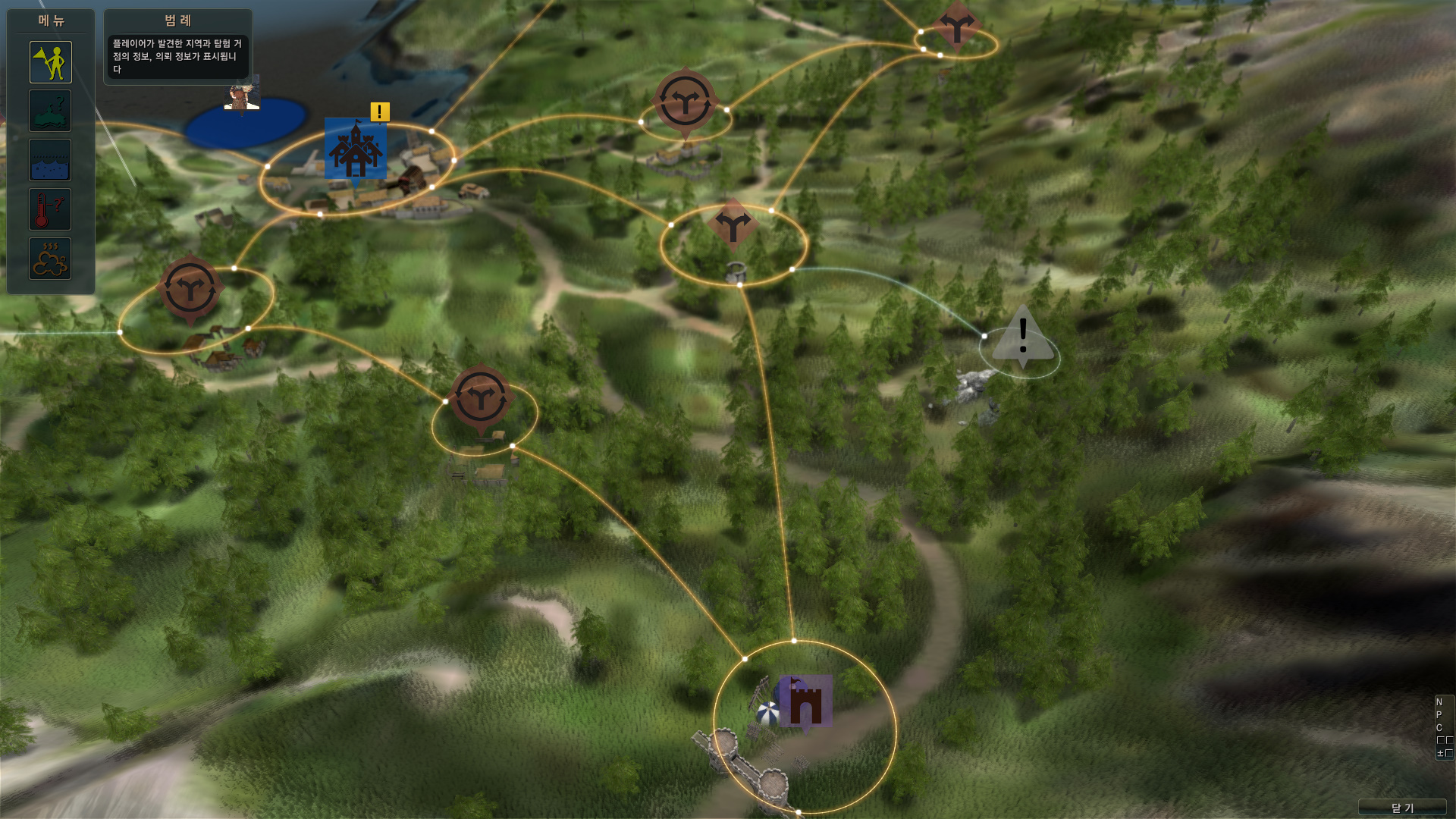Switch to the blue water depth view
The height and width of the screenshot is (819, 1456).
[51, 160]
